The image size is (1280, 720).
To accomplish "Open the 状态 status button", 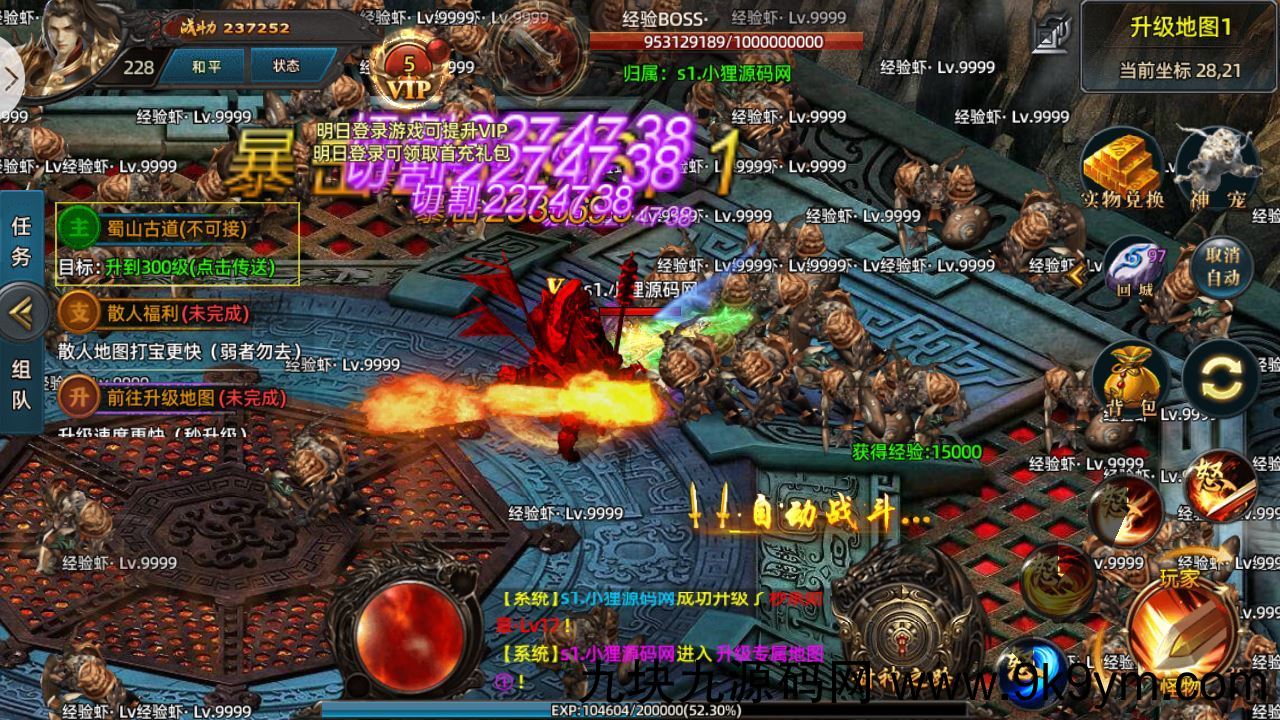I will tap(286, 66).
